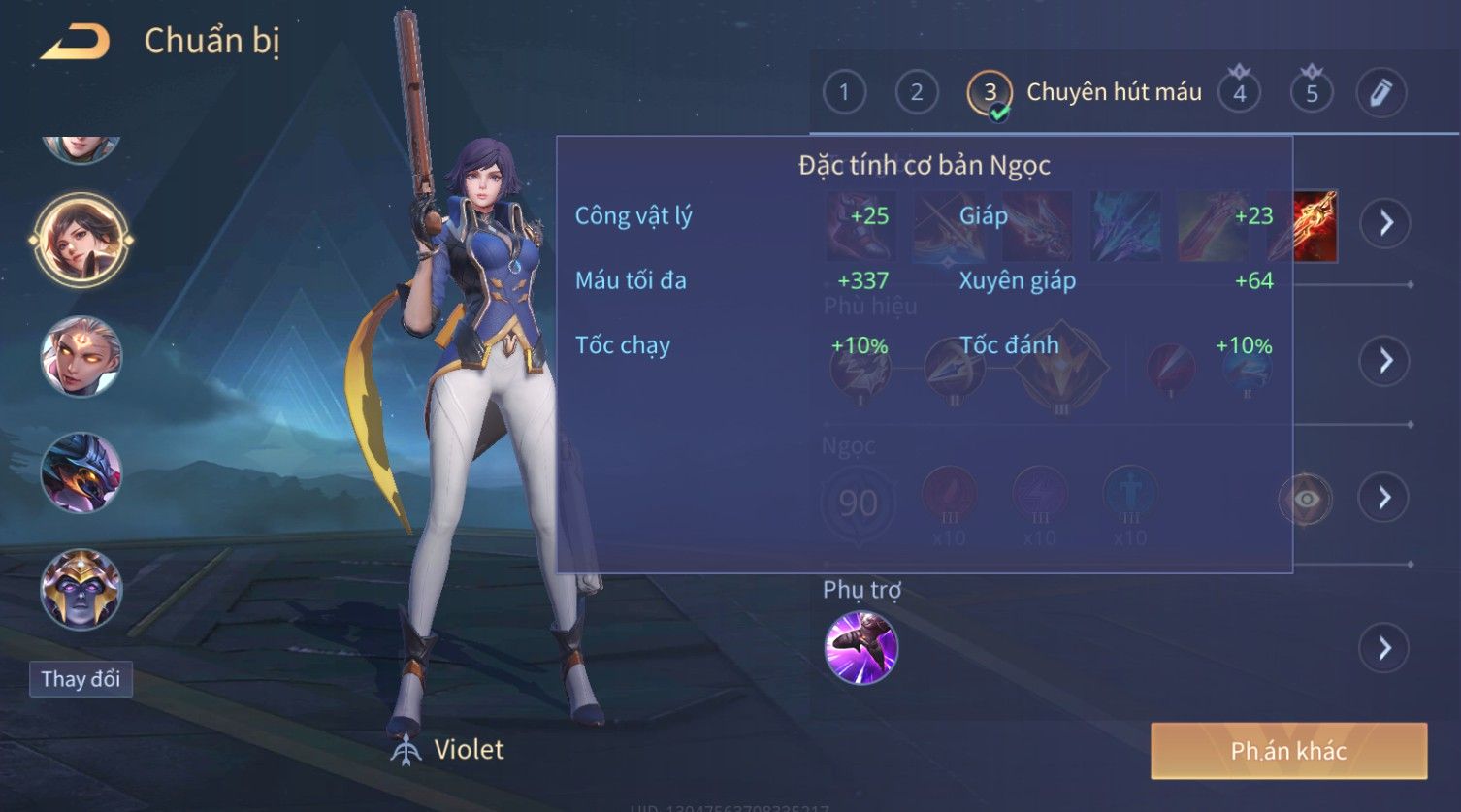Viewport: 1461px width, 812px height.
Task: Open Ngọc details arrow
Action: click(1385, 498)
